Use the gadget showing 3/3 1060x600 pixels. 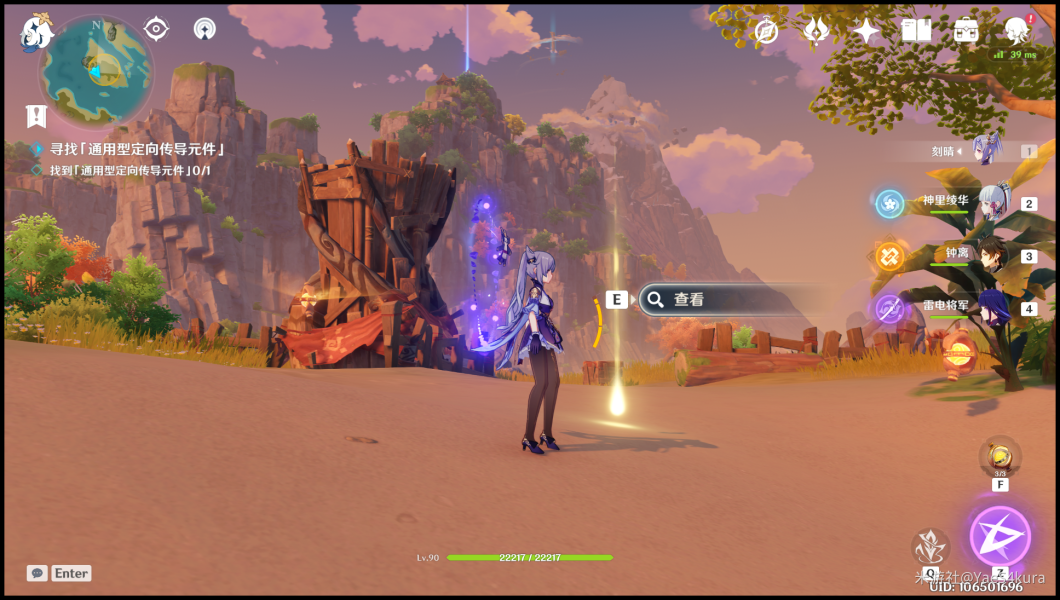pyautogui.click(x=999, y=457)
